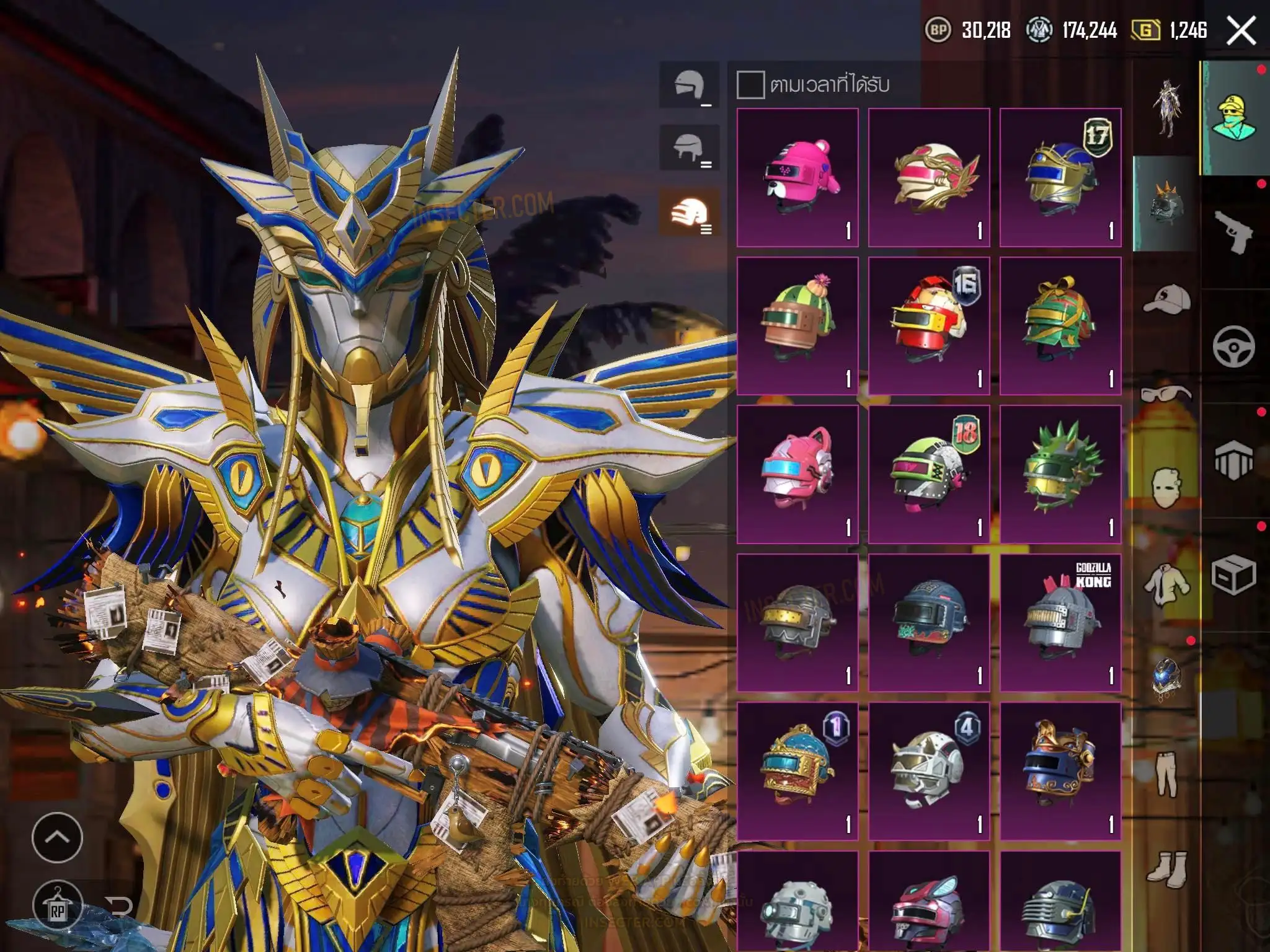Close the inventory with the X button
Screen dimensions: 1270x952
pos(1241,30)
